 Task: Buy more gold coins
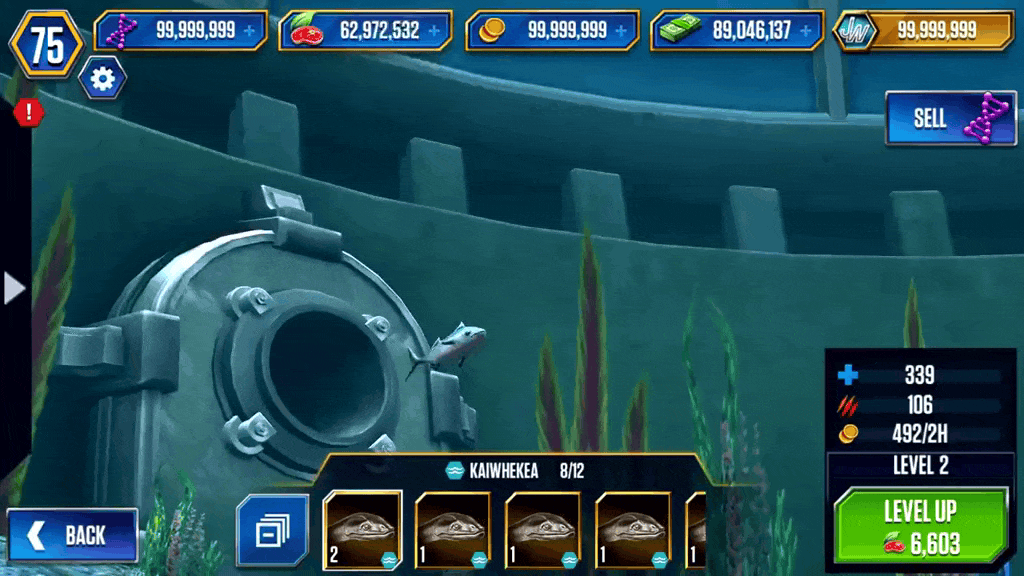tap(622, 31)
